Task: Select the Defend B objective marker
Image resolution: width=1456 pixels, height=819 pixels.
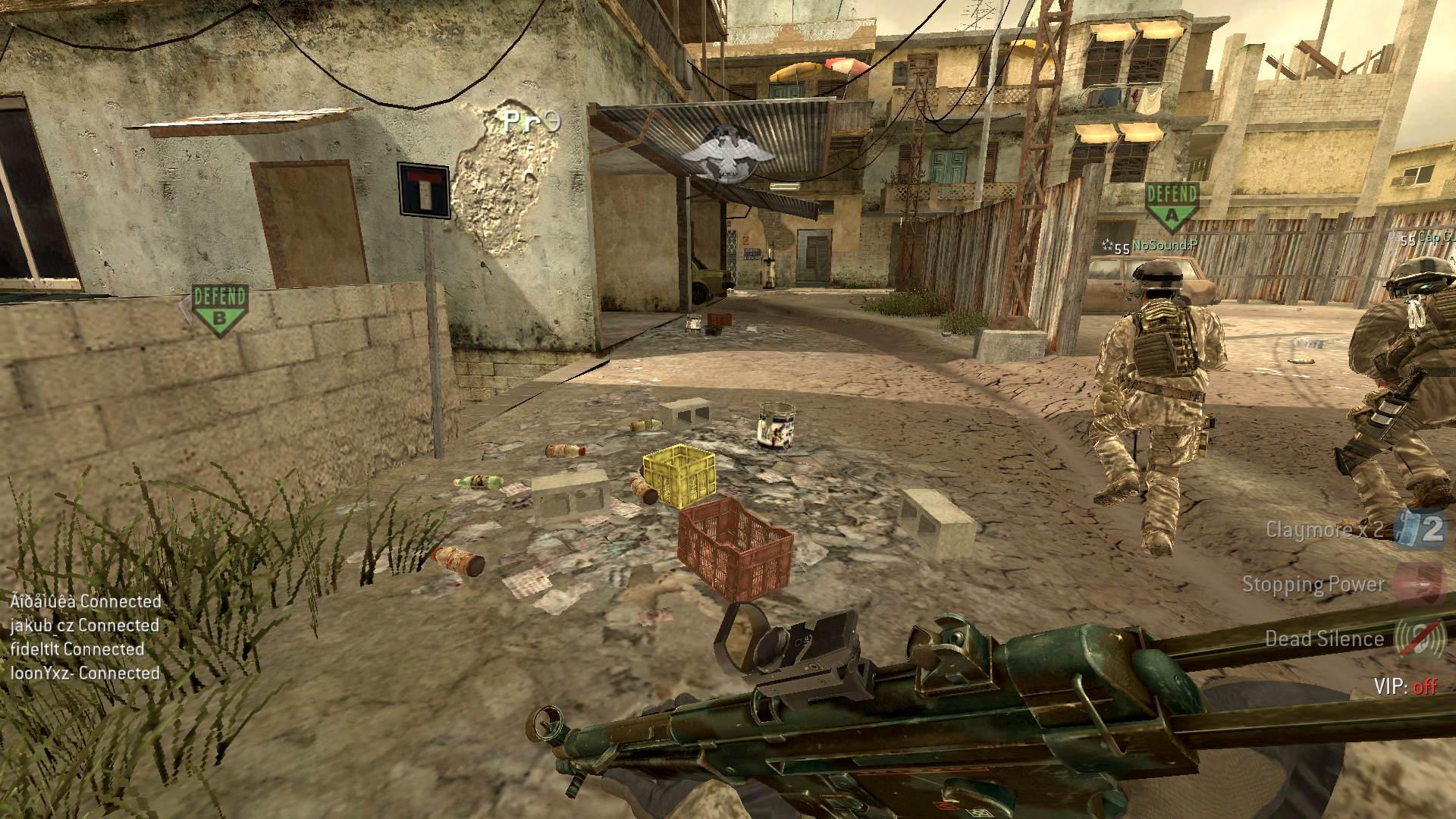Action: [219, 309]
